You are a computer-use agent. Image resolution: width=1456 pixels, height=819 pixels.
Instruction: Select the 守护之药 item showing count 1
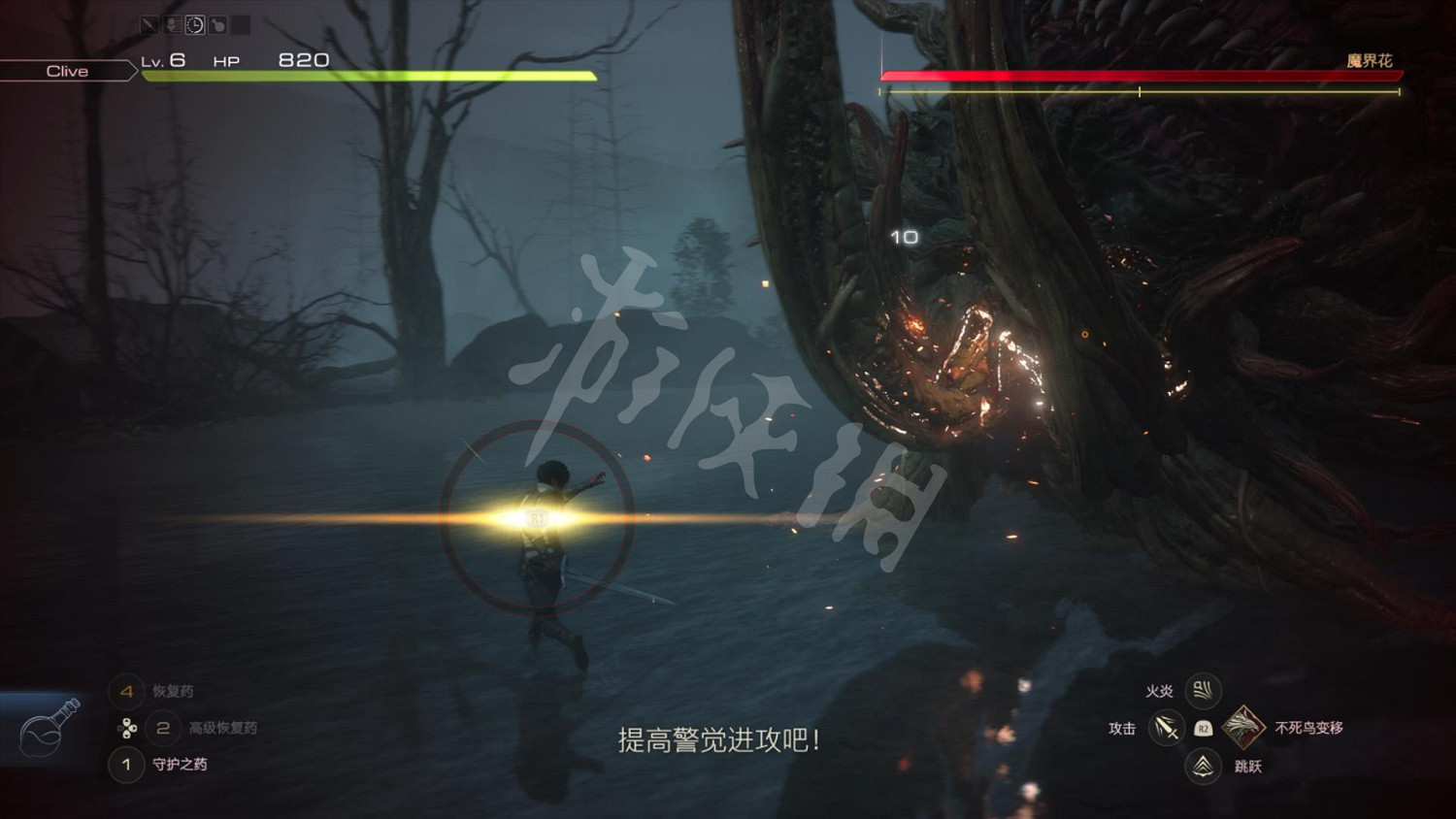pos(179,766)
